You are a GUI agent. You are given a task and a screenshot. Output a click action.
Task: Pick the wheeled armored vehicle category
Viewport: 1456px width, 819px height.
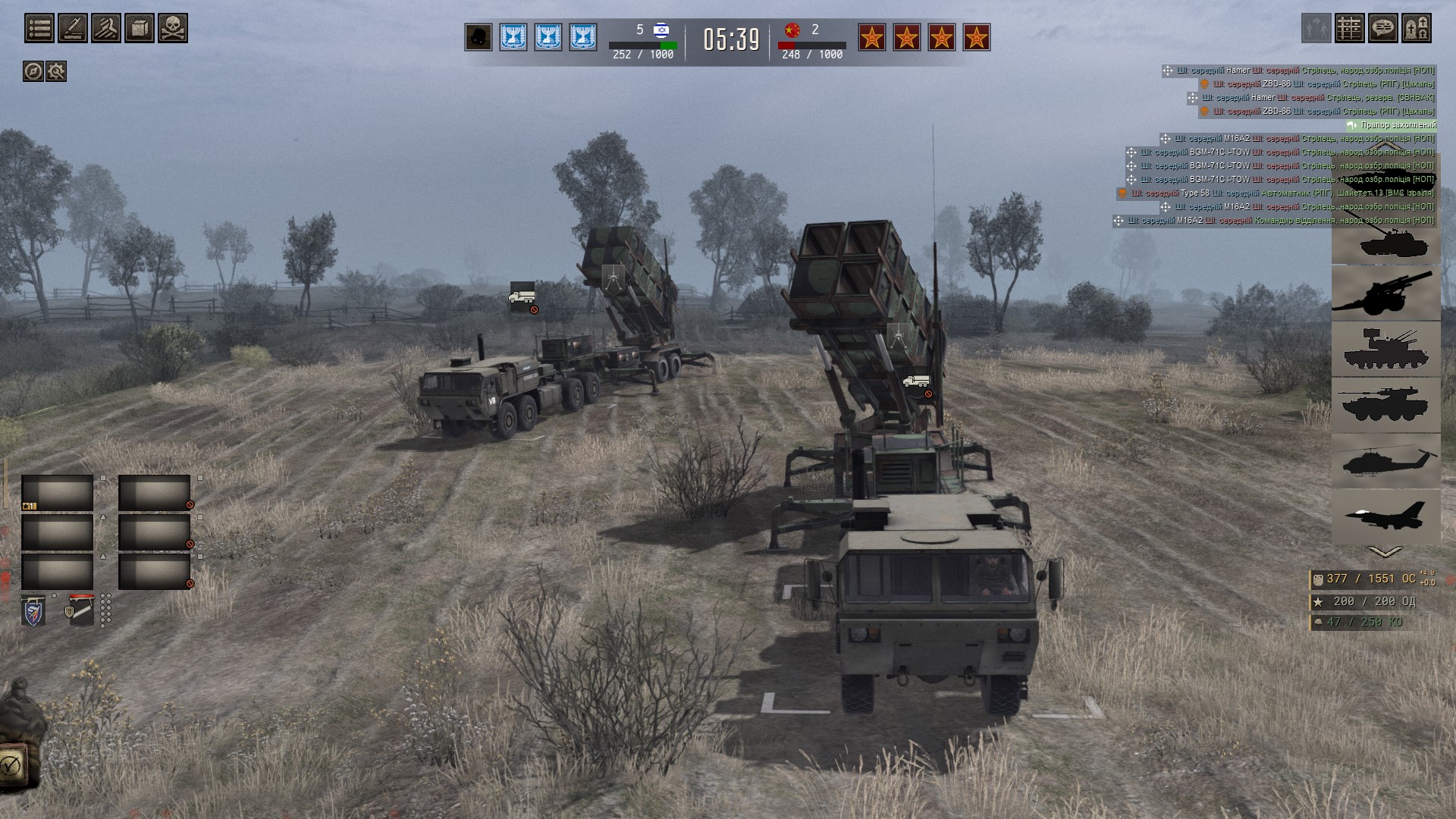click(x=1385, y=405)
